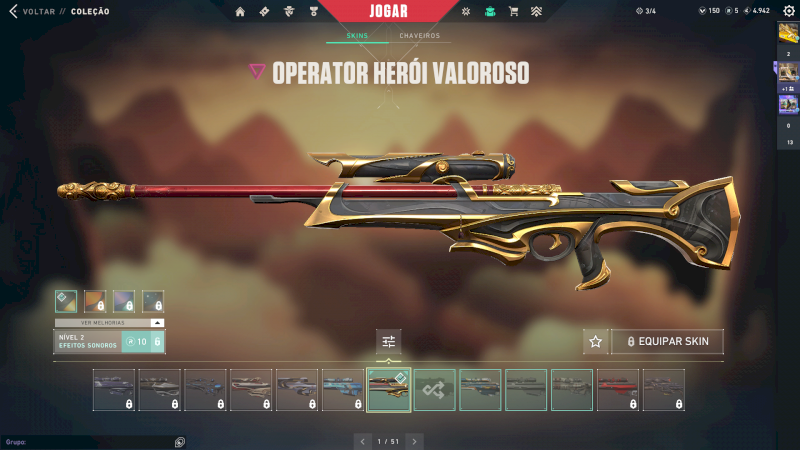Go back using the Voltar arrow

13,11
